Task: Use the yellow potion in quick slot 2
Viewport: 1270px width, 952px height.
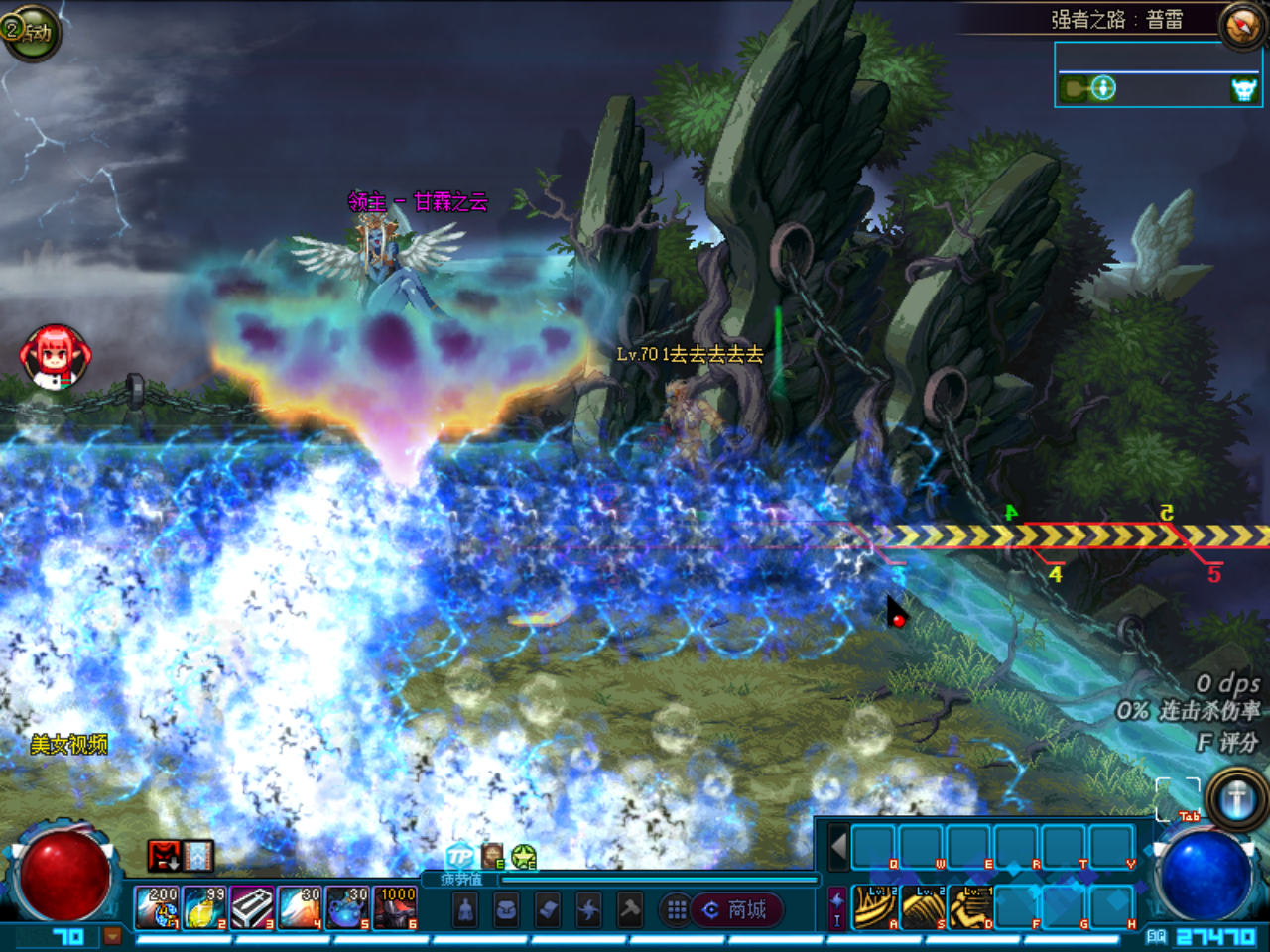Action: [x=205, y=908]
